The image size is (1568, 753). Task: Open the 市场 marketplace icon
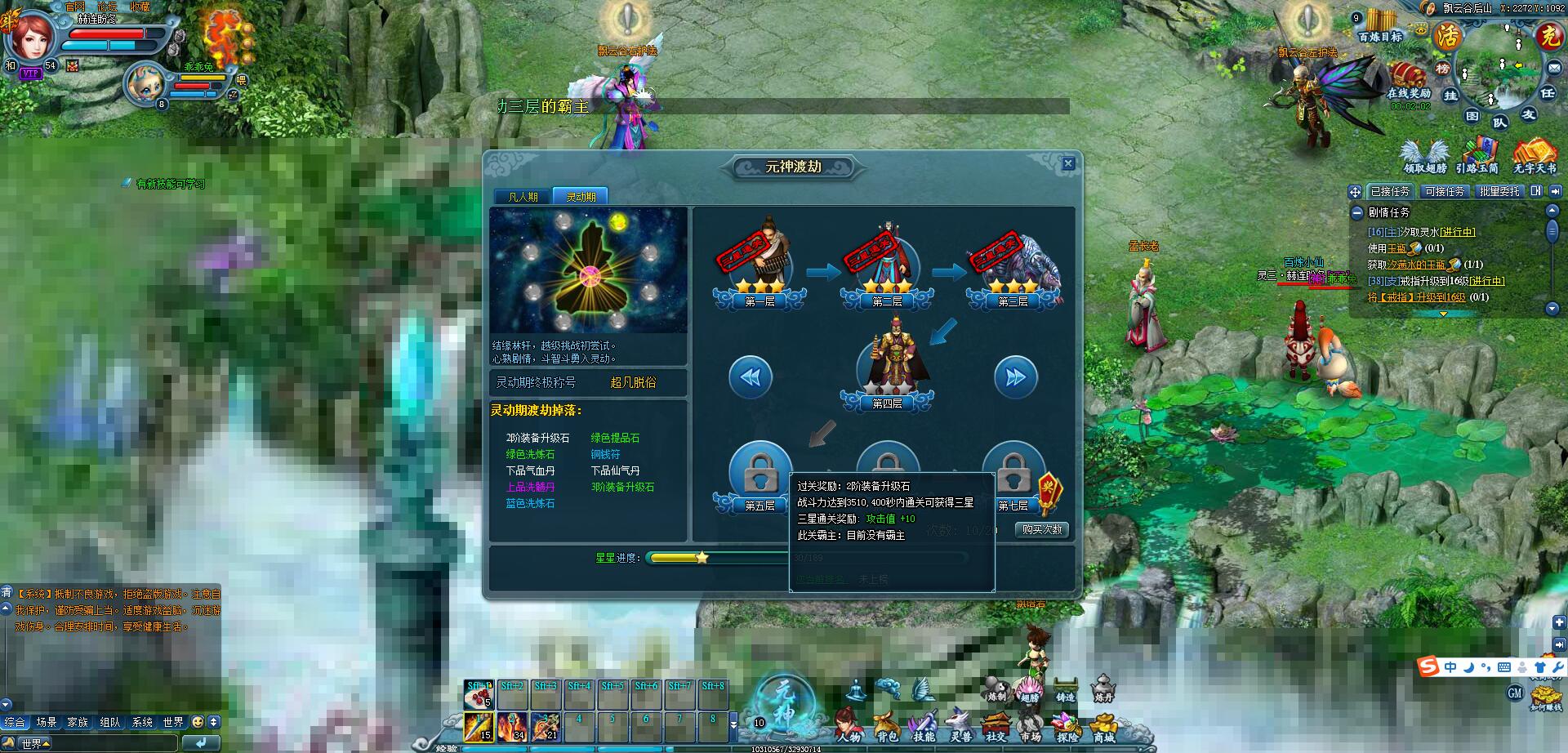1031,723
